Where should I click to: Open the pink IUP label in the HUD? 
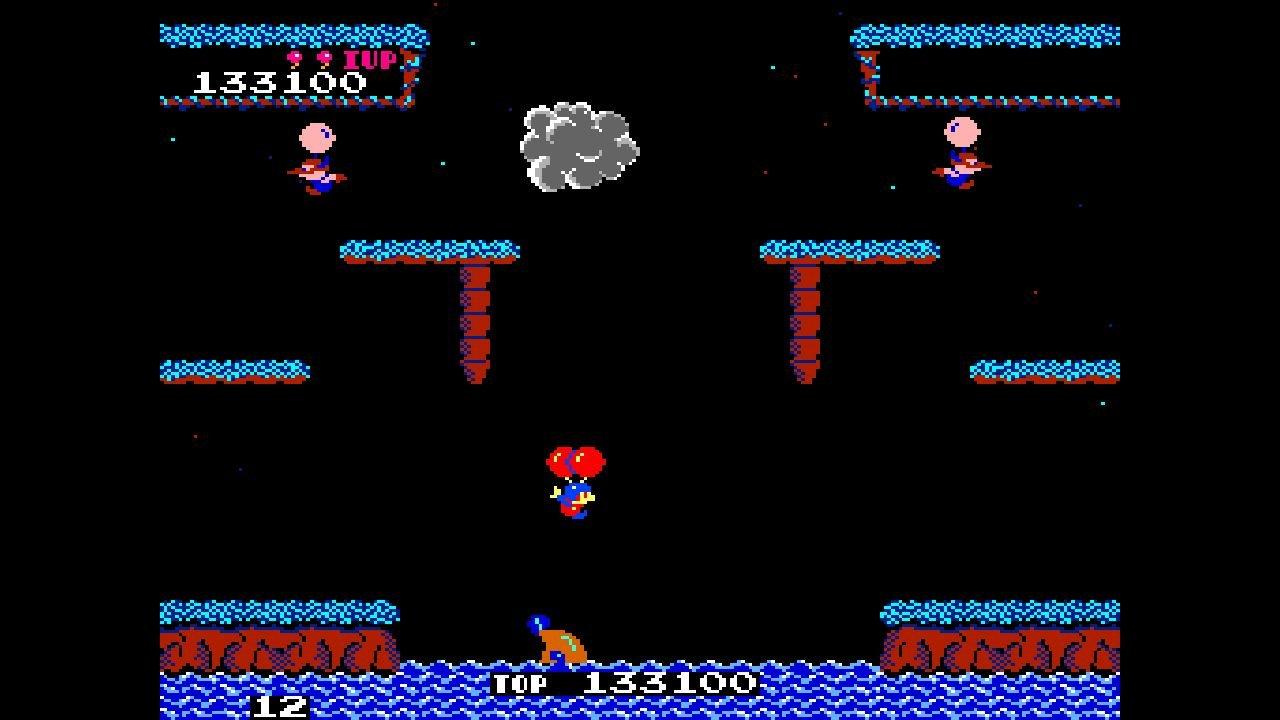[x=372, y=62]
